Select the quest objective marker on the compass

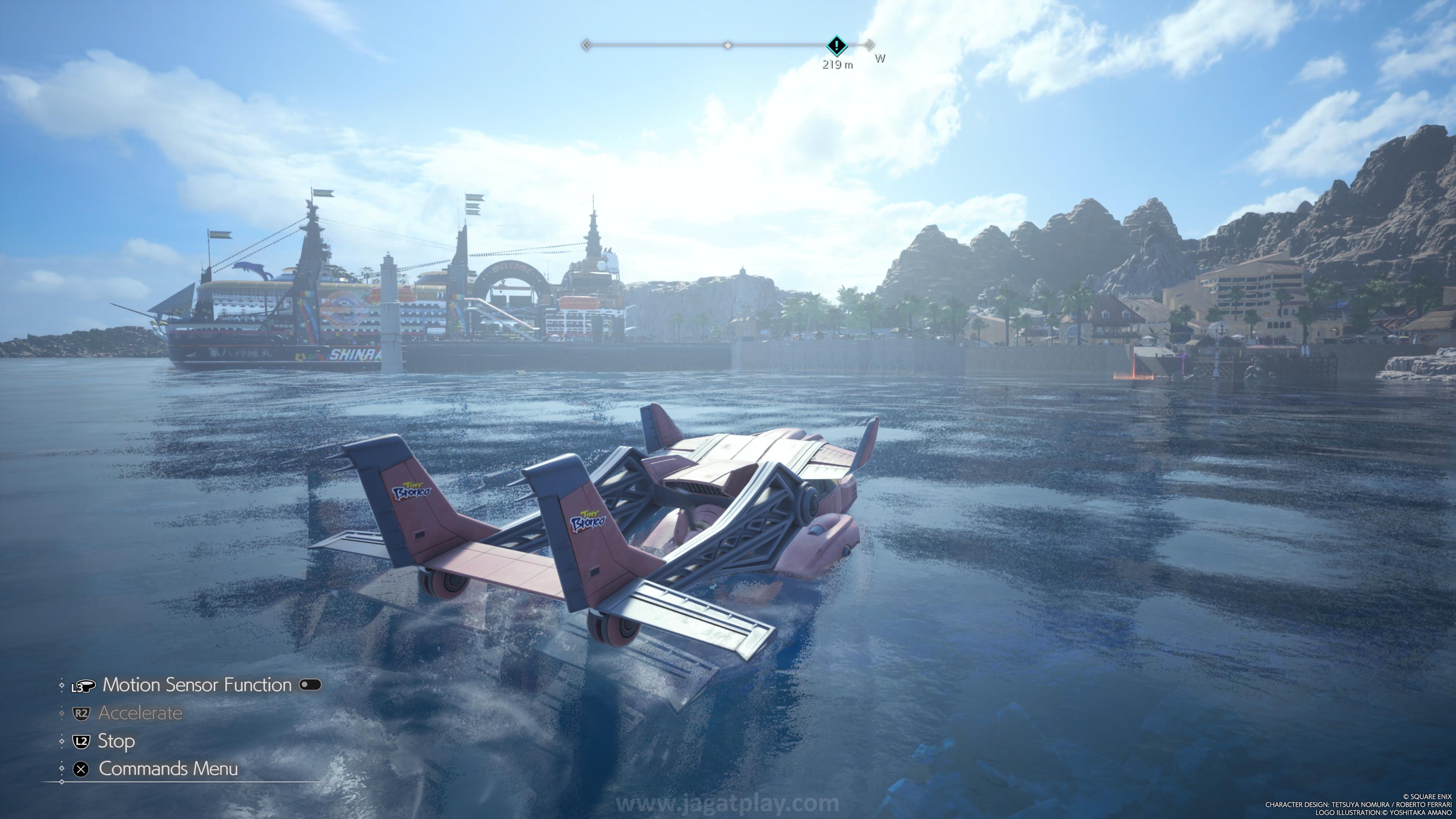836,45
